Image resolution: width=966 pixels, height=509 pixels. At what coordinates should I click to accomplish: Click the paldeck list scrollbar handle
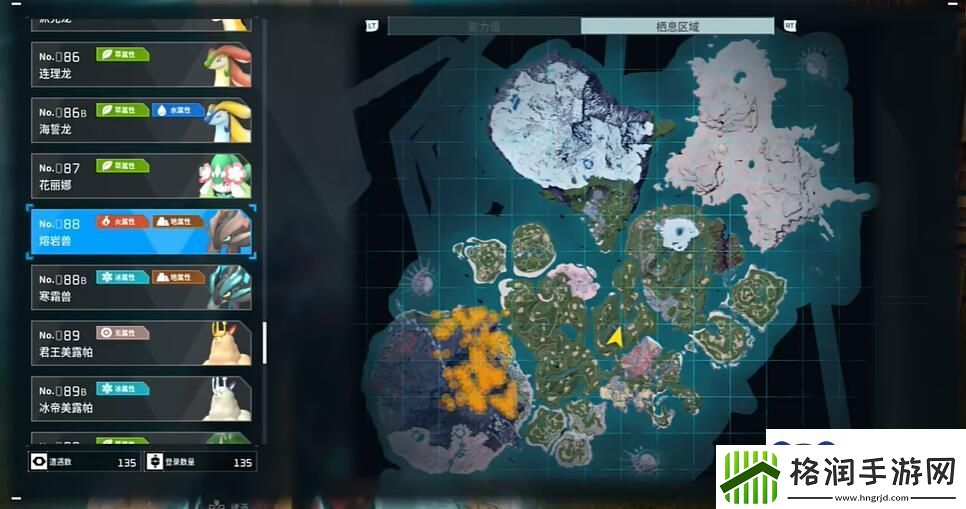pyautogui.click(x=265, y=342)
